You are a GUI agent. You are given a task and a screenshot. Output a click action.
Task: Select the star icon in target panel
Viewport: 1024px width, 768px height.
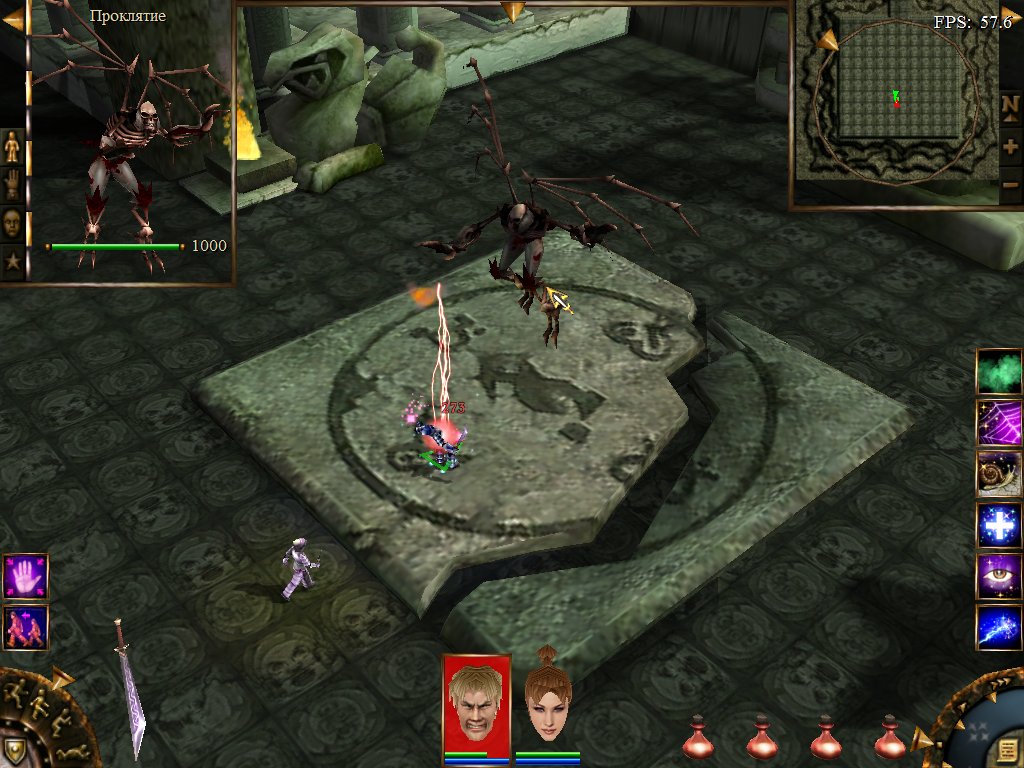tap(12, 260)
